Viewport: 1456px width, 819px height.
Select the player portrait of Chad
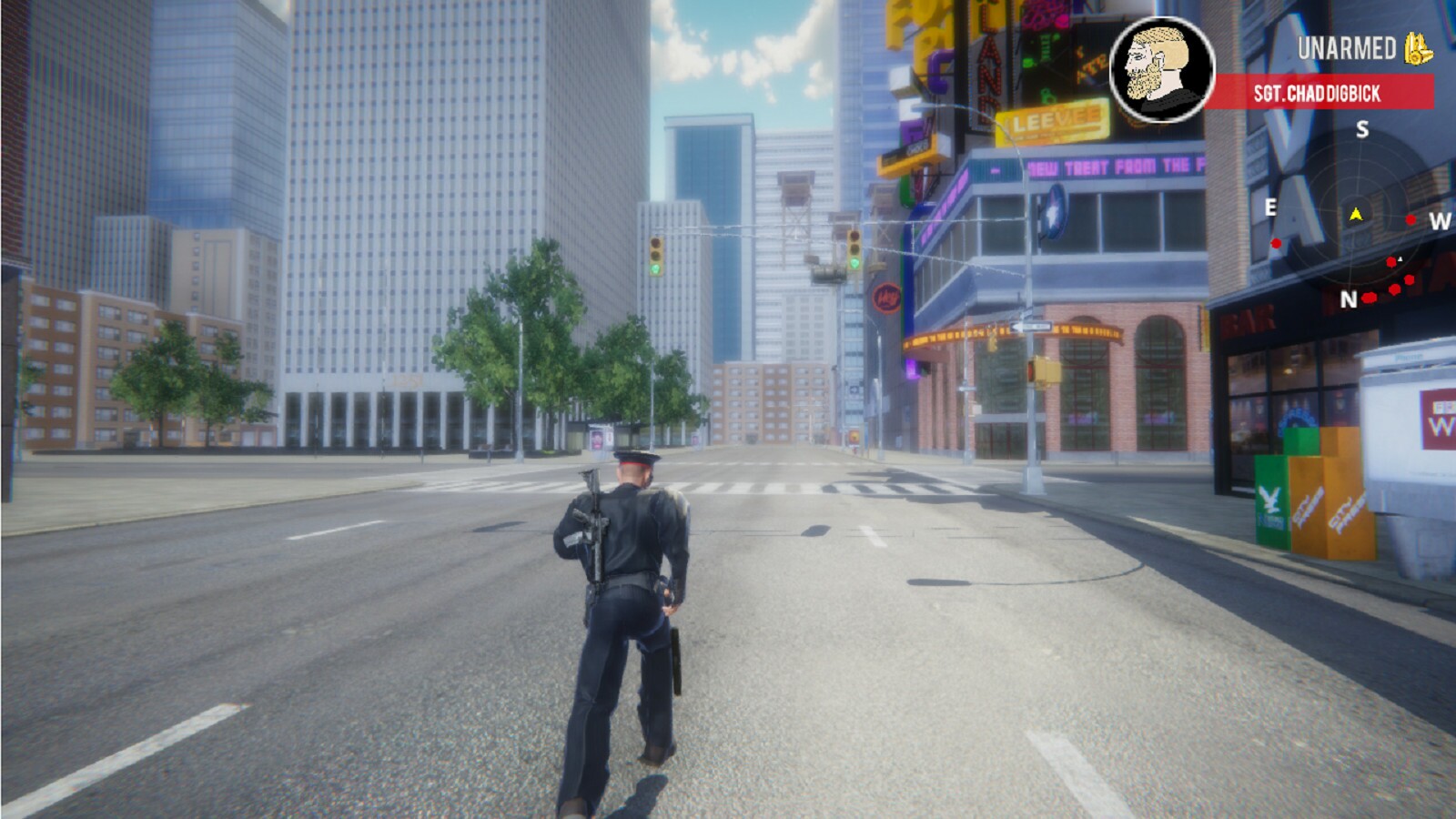tap(1161, 66)
